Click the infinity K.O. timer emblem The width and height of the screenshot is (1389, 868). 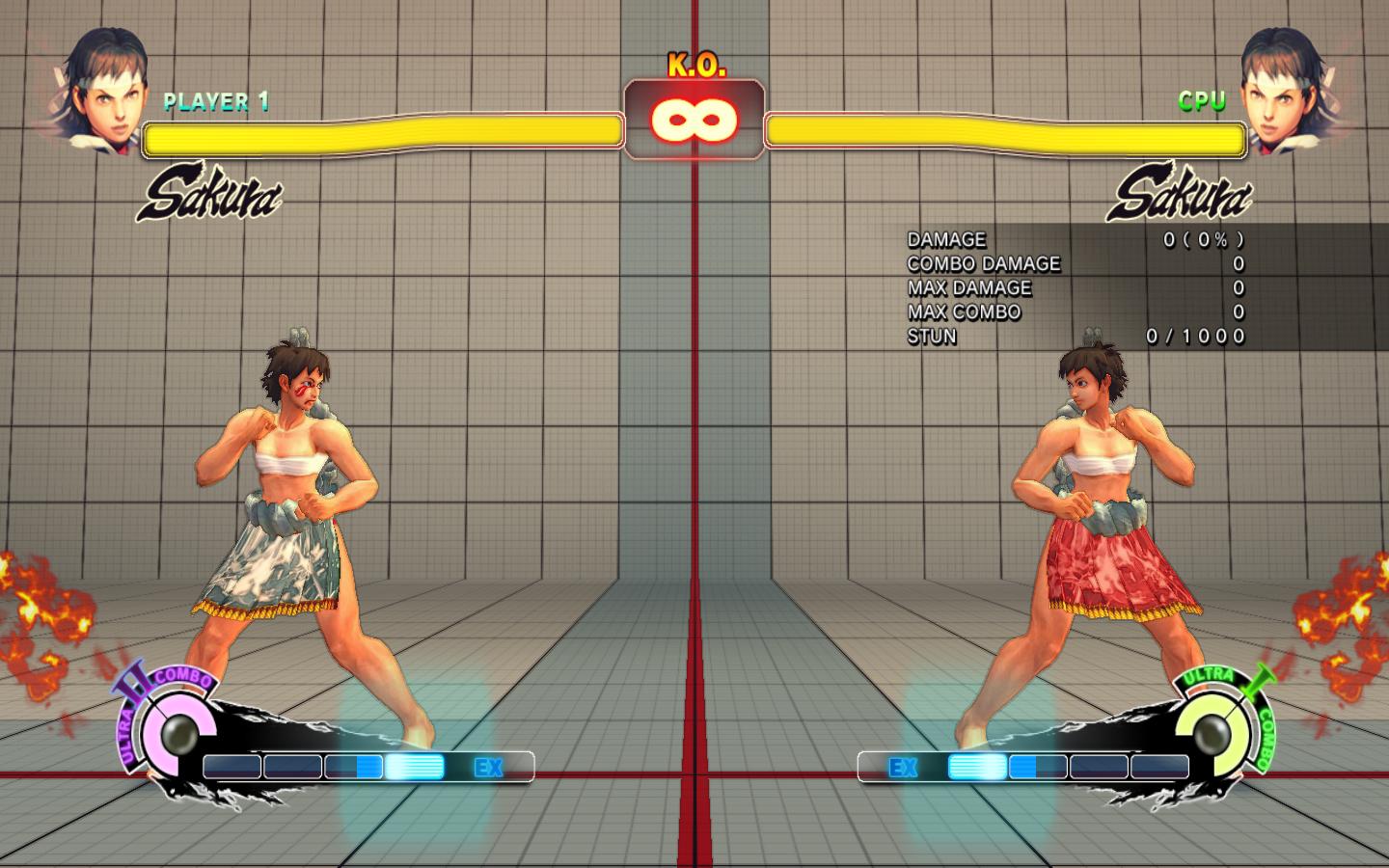694,121
